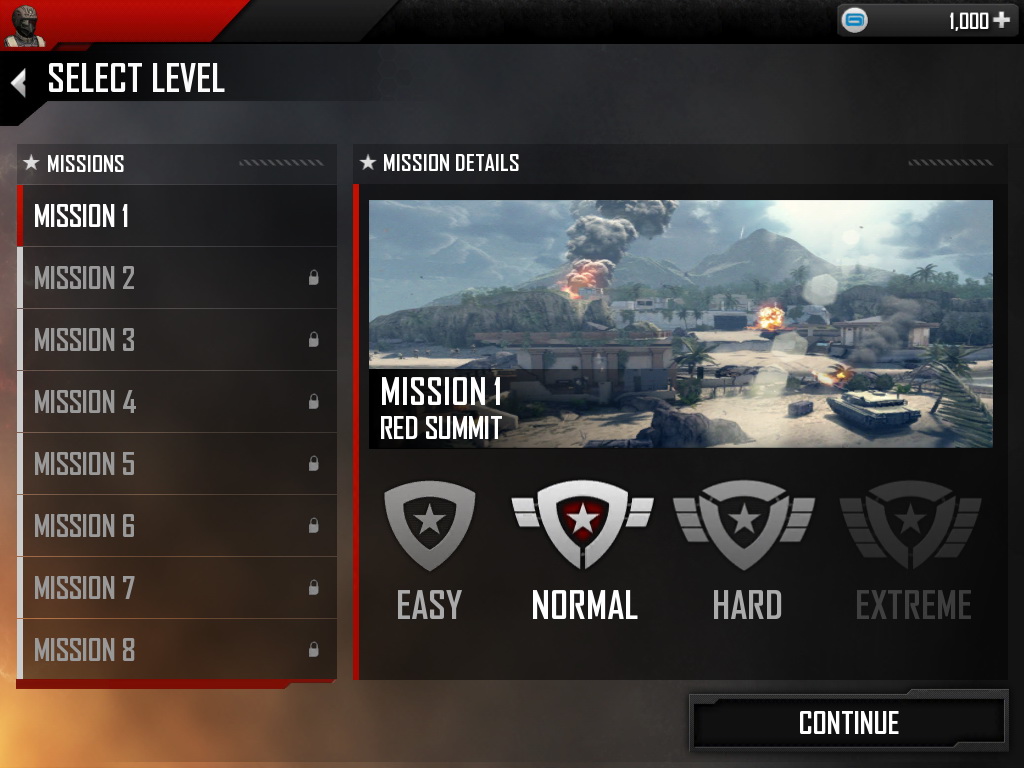The image size is (1024, 768).
Task: Choose the locked Mission 3 entry
Action: click(x=177, y=340)
